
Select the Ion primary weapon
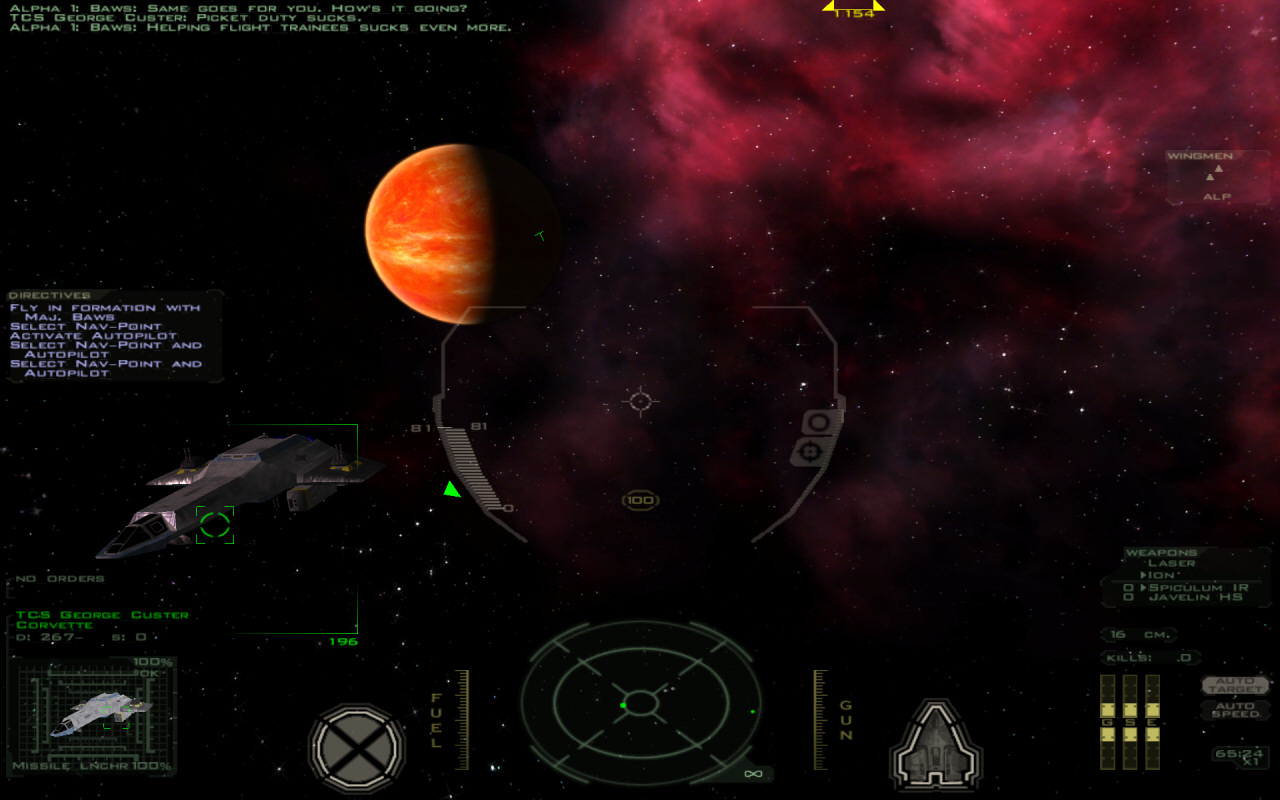[x=1161, y=576]
